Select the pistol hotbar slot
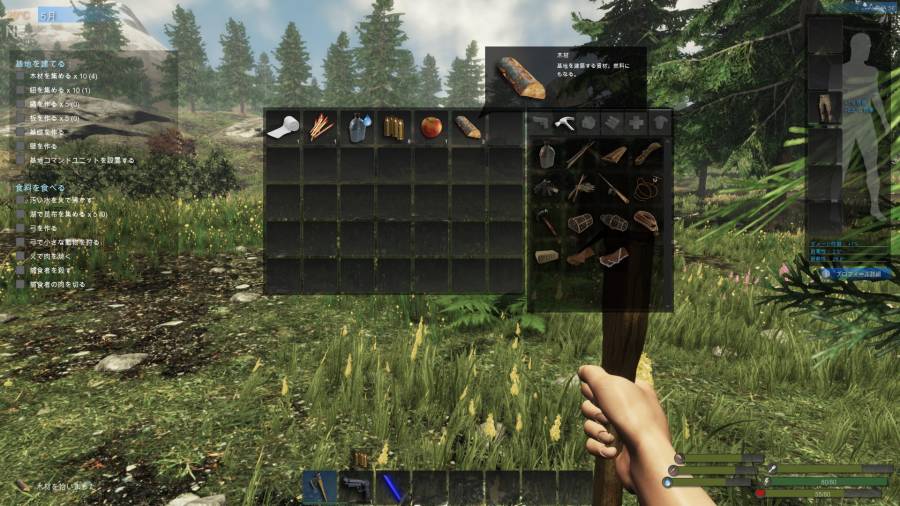 [356, 487]
